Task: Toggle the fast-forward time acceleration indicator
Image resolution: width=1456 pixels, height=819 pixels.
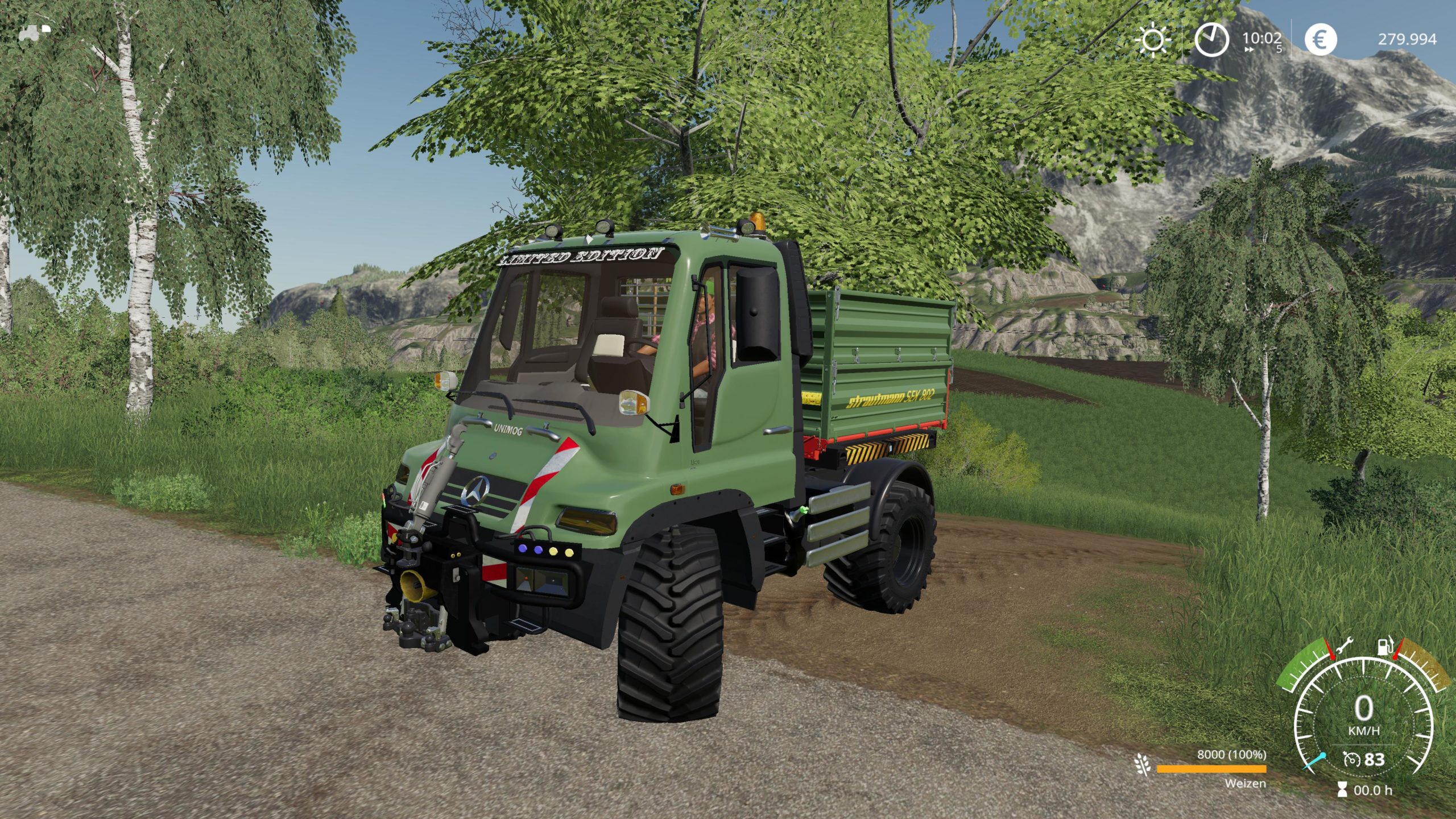Action: [1248, 51]
